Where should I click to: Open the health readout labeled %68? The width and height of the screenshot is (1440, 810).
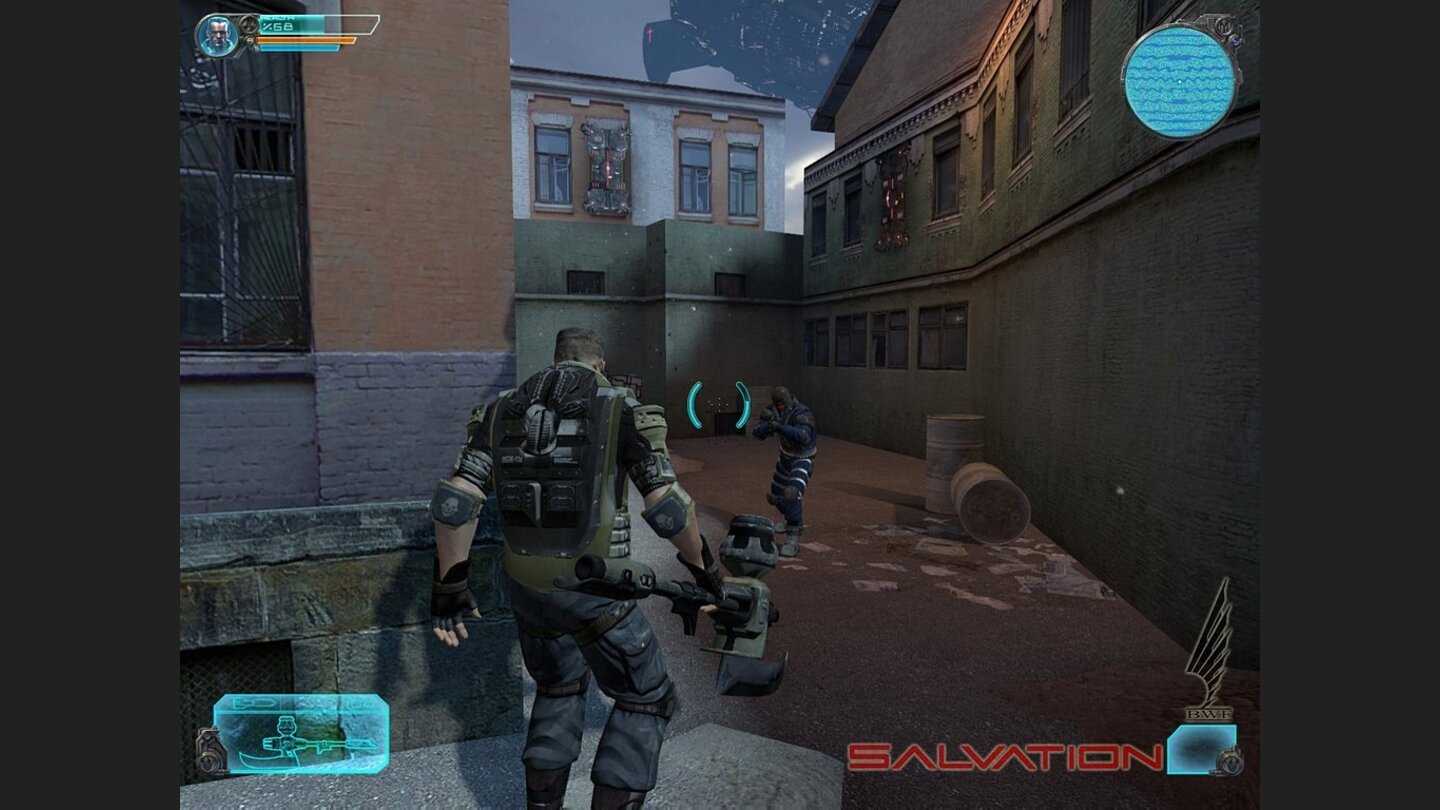280,26
